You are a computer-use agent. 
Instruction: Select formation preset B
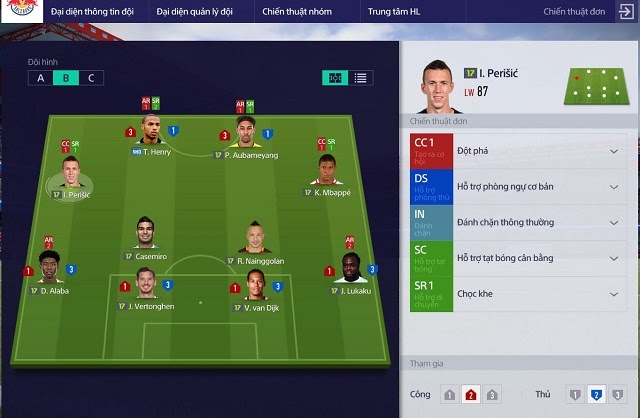coord(66,78)
